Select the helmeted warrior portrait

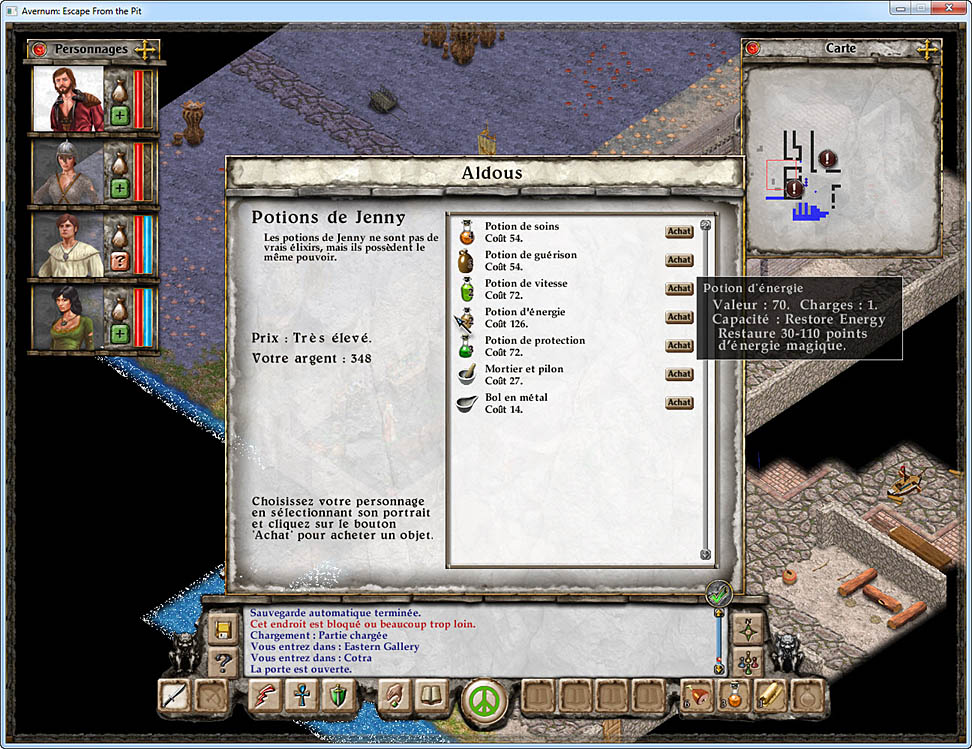point(68,172)
